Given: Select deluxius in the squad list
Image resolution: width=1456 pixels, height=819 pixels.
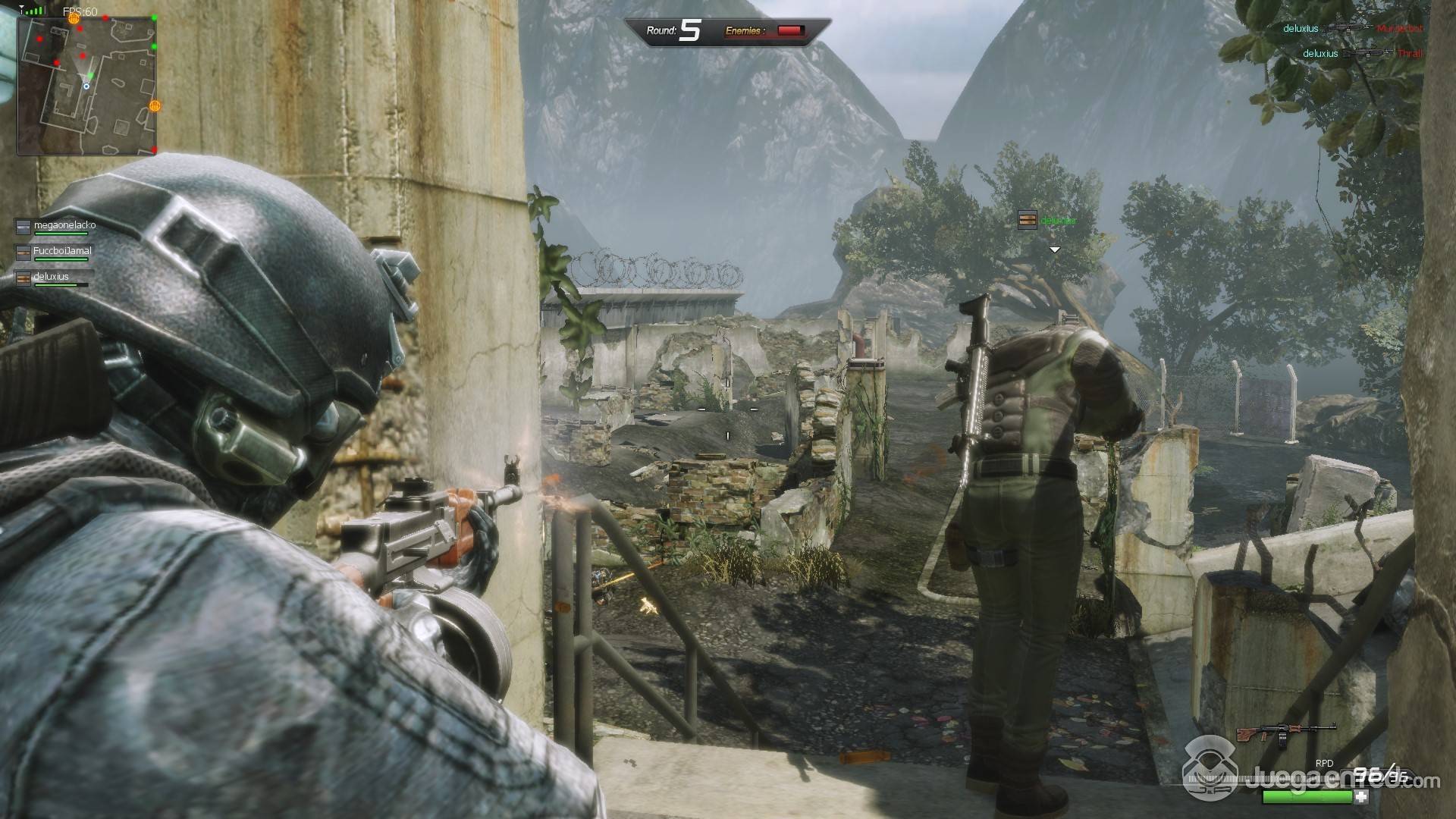Looking at the screenshot, I should (53, 278).
